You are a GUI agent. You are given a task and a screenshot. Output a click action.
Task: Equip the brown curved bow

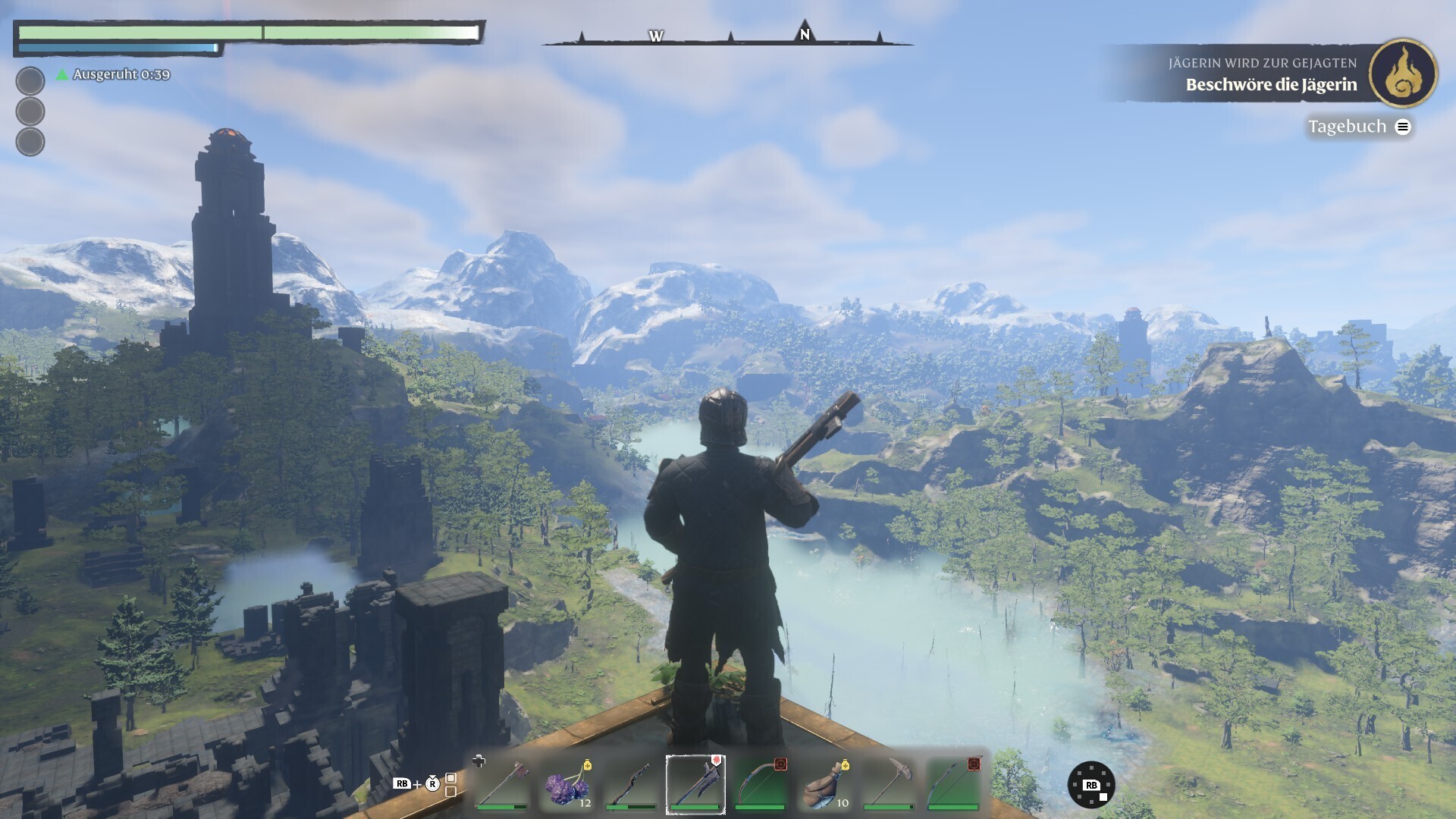(x=760, y=784)
